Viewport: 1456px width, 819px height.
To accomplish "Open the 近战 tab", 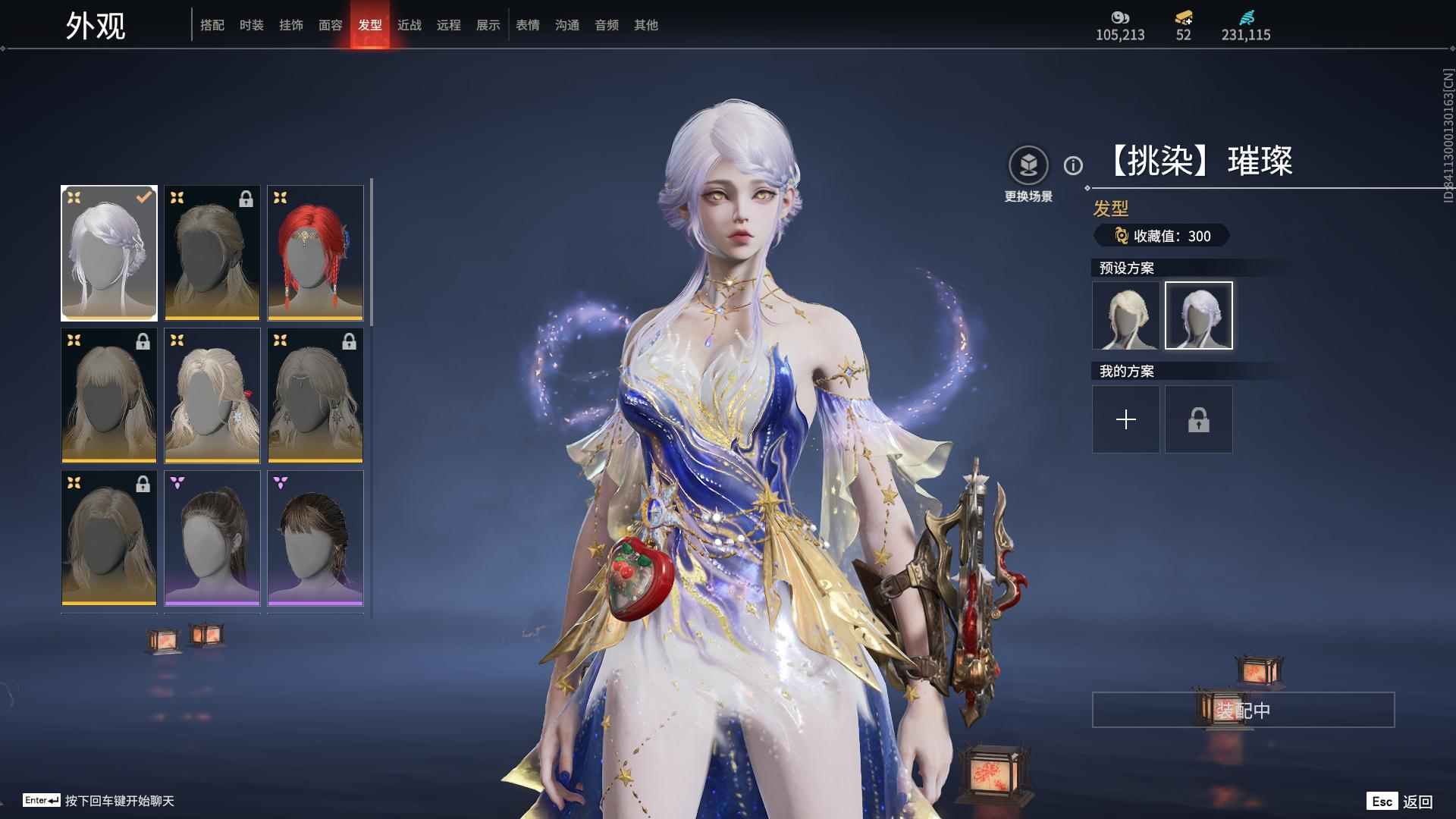I will click(409, 25).
